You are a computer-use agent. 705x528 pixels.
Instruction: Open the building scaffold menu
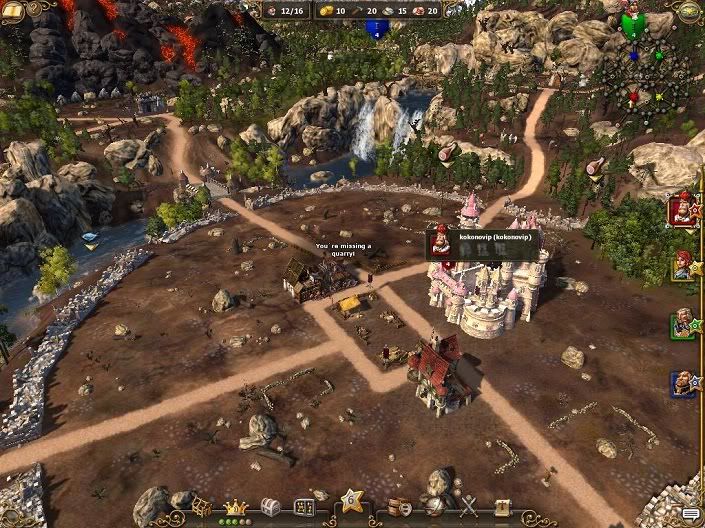[202, 506]
